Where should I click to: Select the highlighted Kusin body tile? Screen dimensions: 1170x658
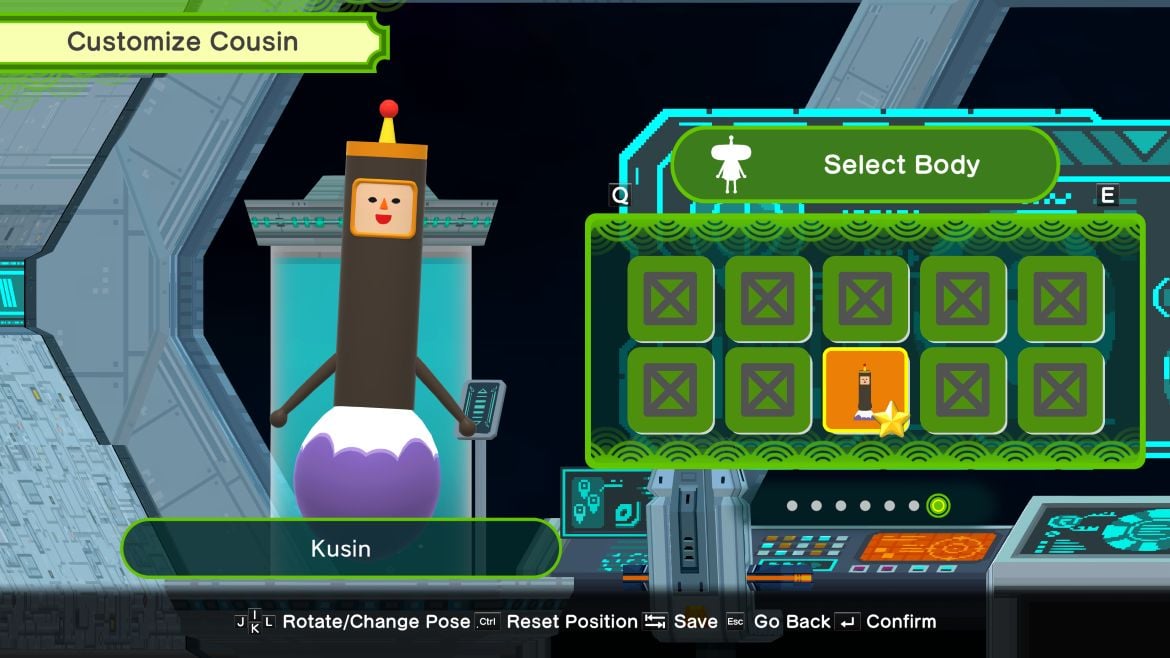click(865, 391)
